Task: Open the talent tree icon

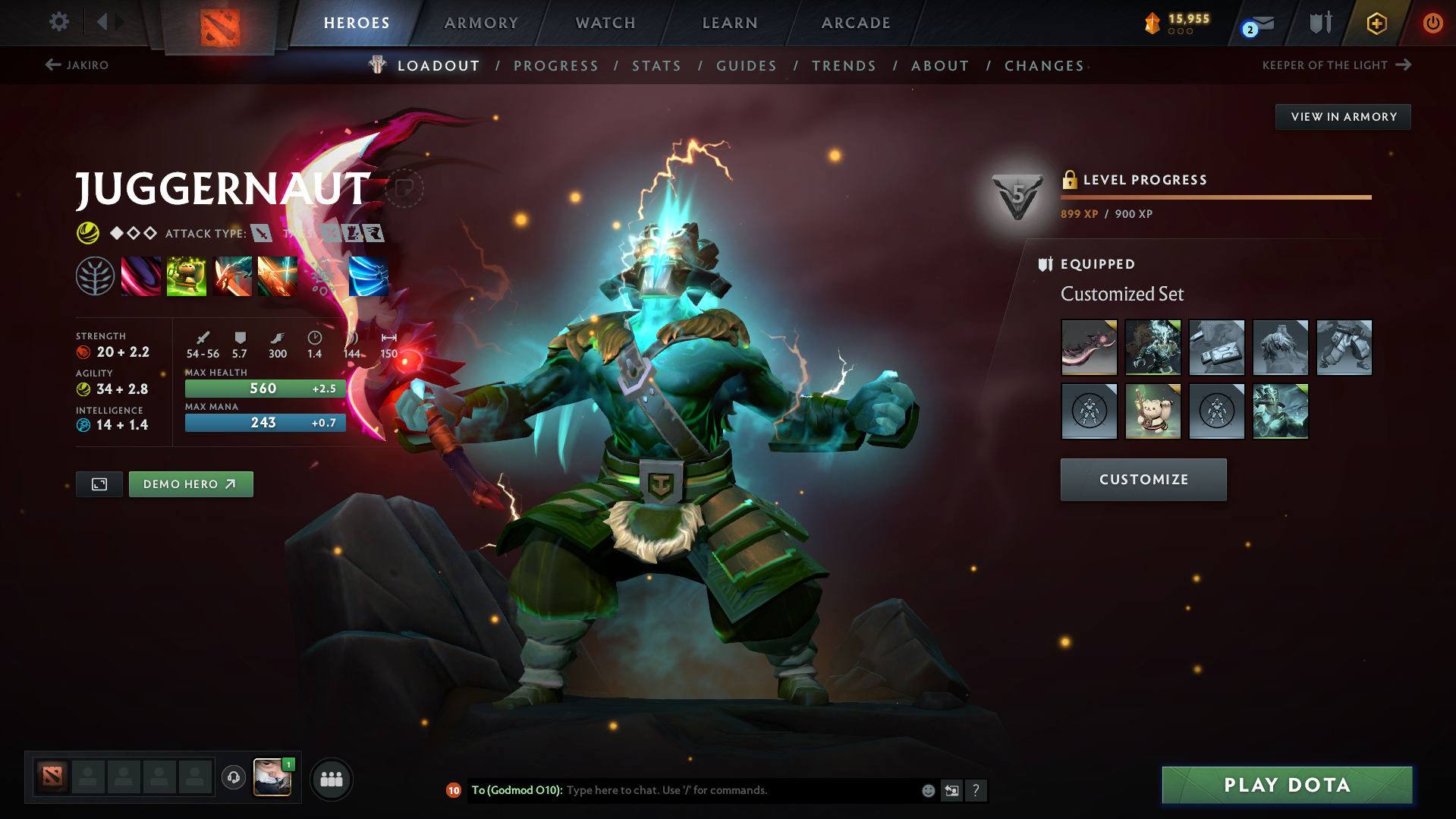Action: 95,276
